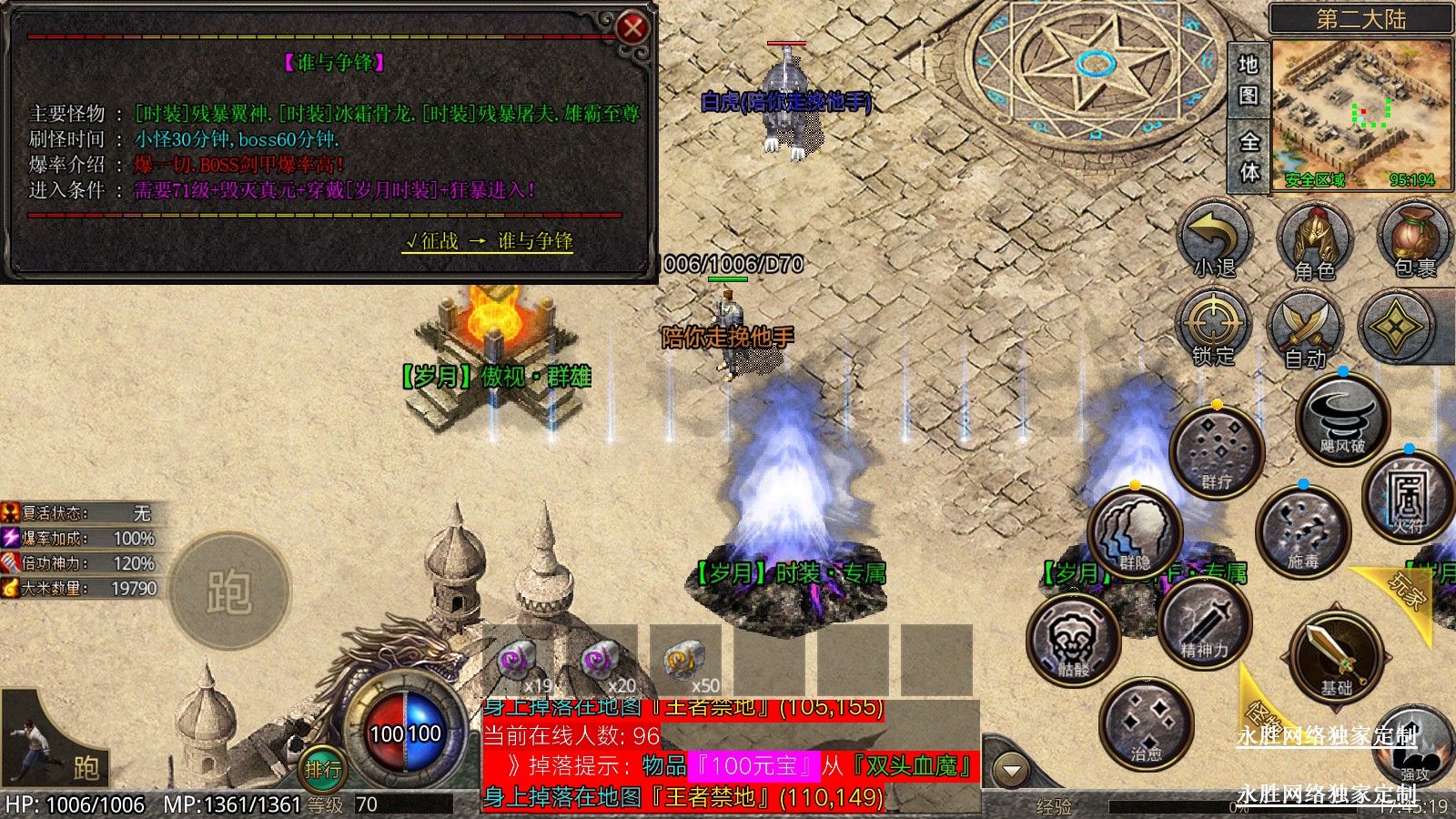The image size is (1456, 819).
Task: Use the hotbar item stacked x50
Action: [x=685, y=662]
